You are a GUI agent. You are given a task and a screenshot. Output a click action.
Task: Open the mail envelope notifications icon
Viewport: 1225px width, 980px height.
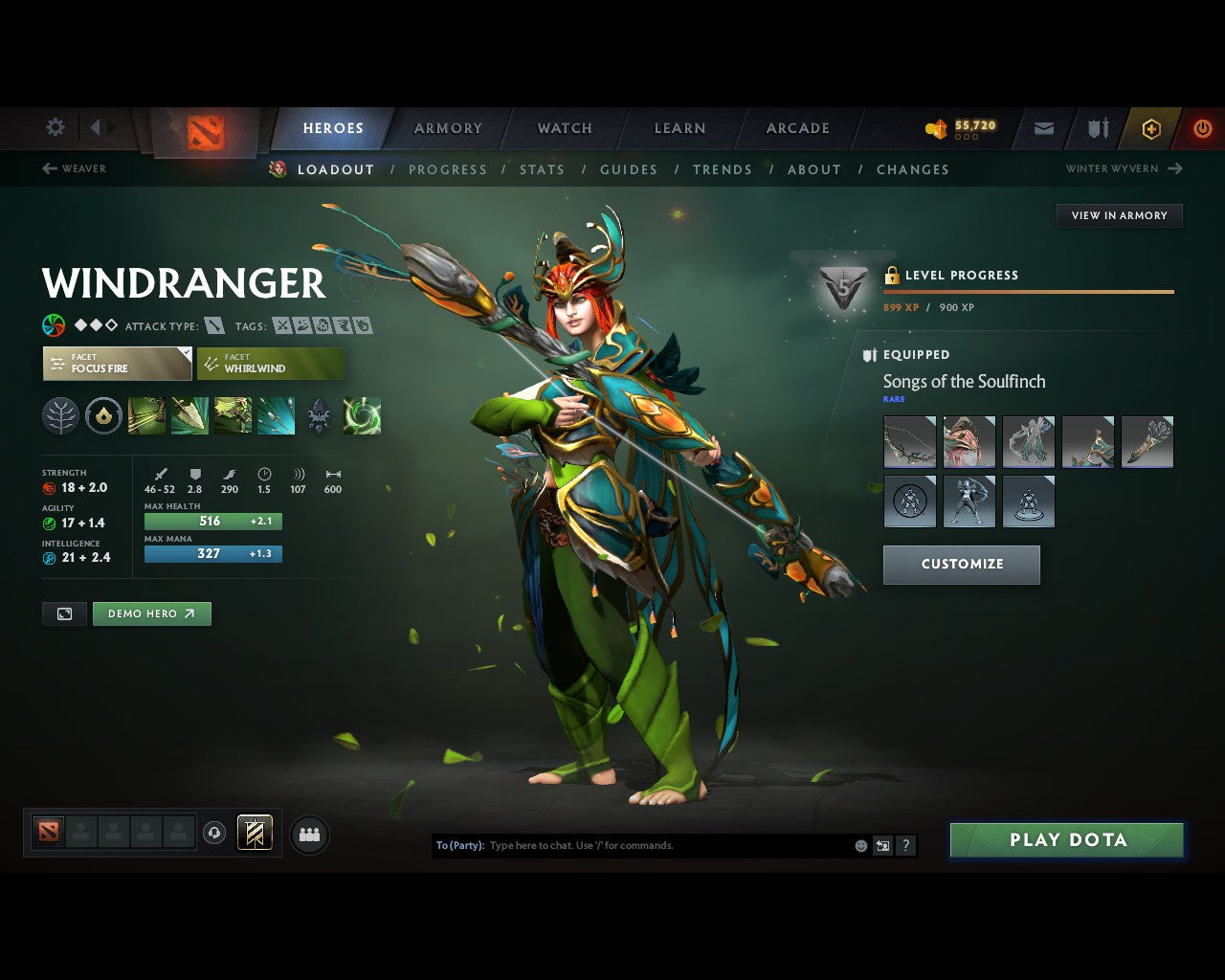(x=1043, y=127)
